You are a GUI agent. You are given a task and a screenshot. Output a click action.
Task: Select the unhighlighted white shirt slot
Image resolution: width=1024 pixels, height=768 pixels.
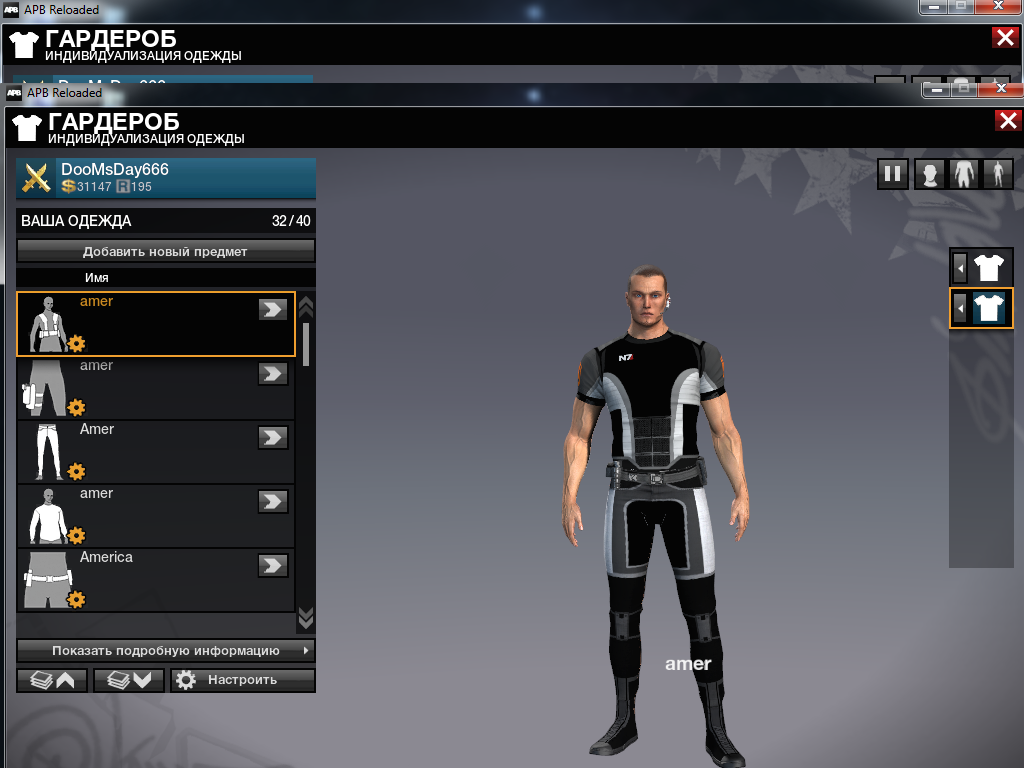tap(988, 267)
